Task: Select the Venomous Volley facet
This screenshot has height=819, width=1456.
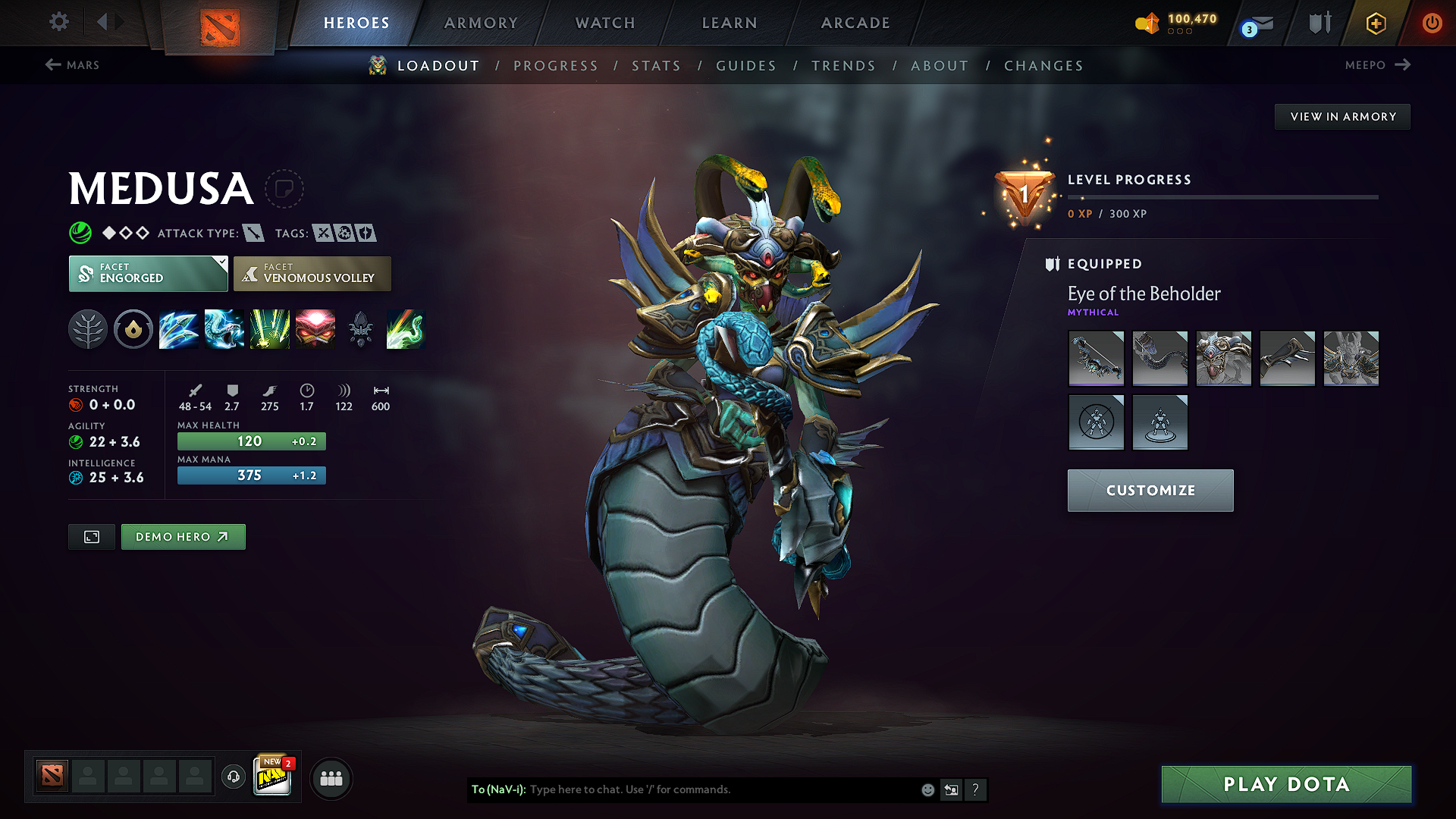Action: tap(312, 273)
